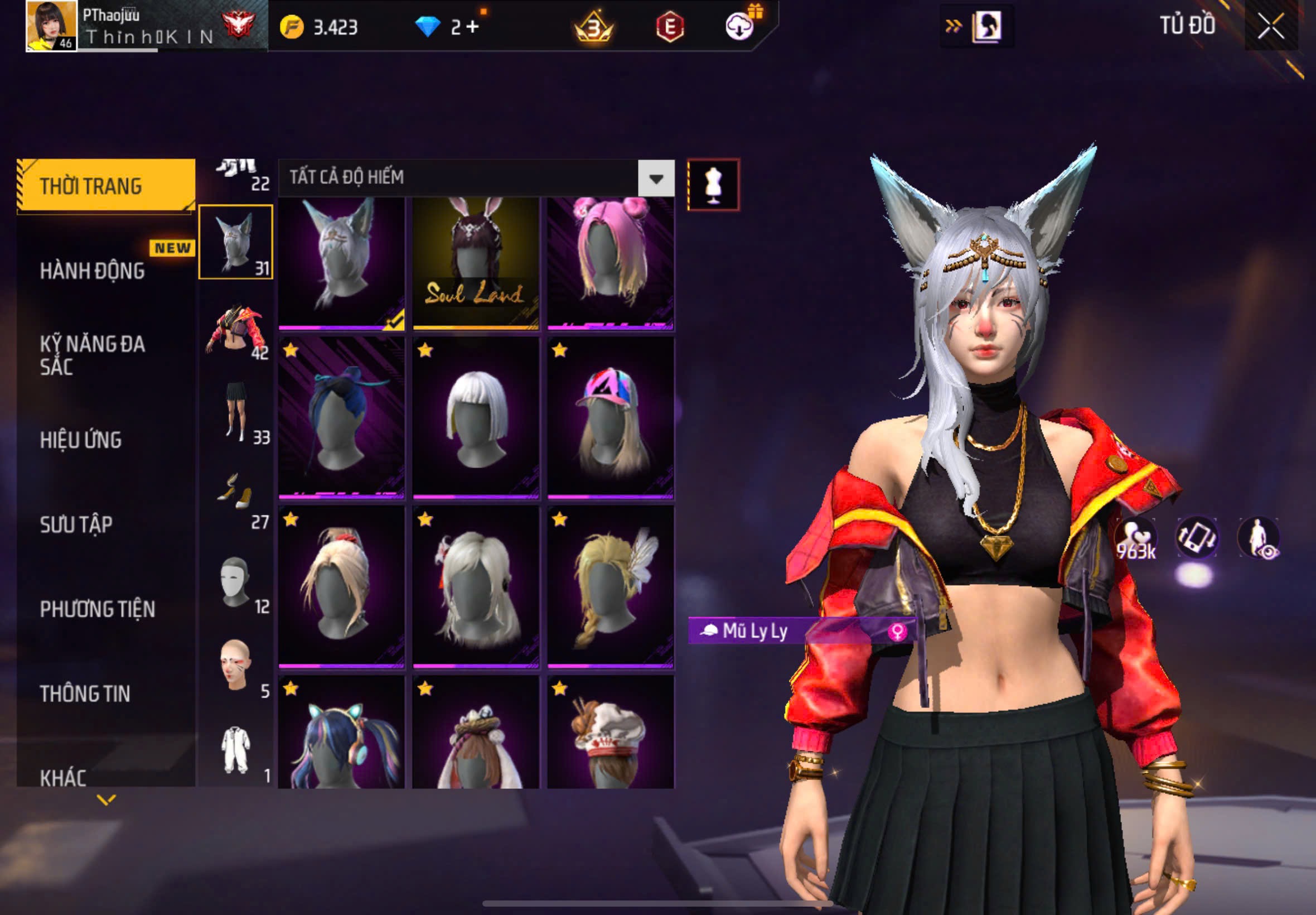Add diamonds with the plus button
1316x915 pixels.
[472, 27]
